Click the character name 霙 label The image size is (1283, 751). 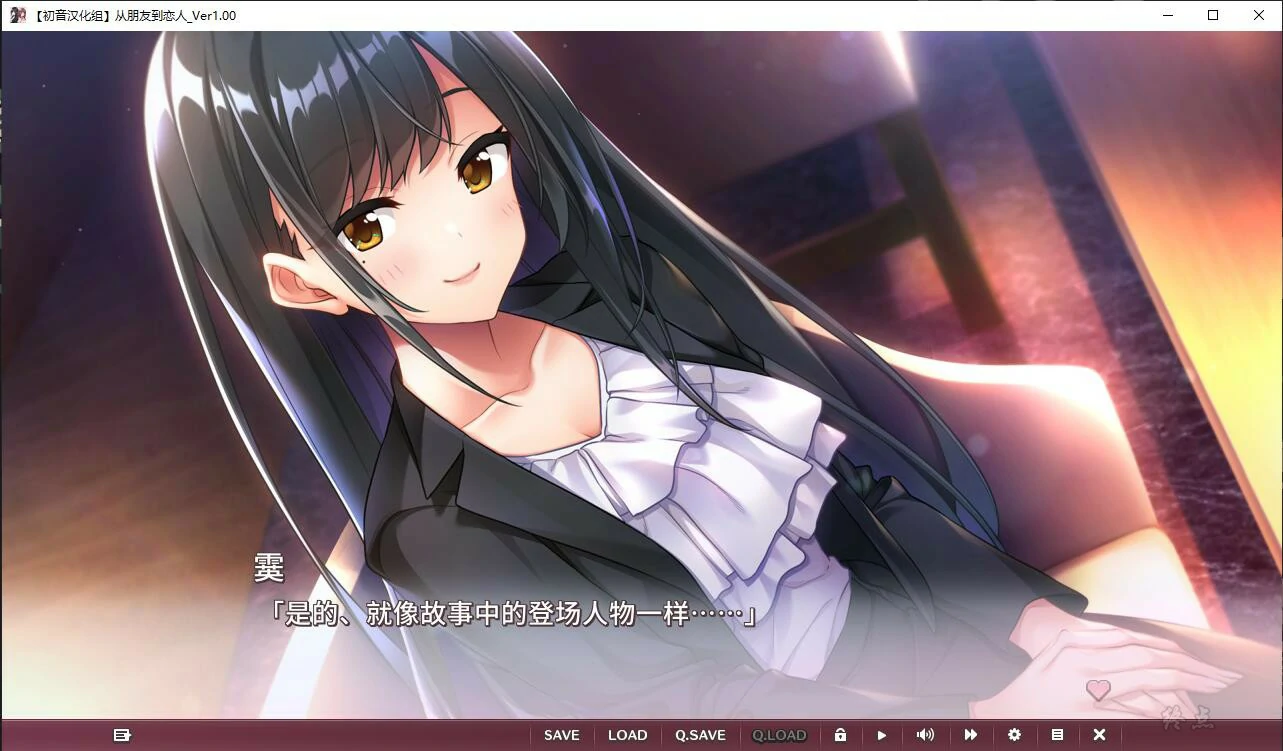[268, 569]
